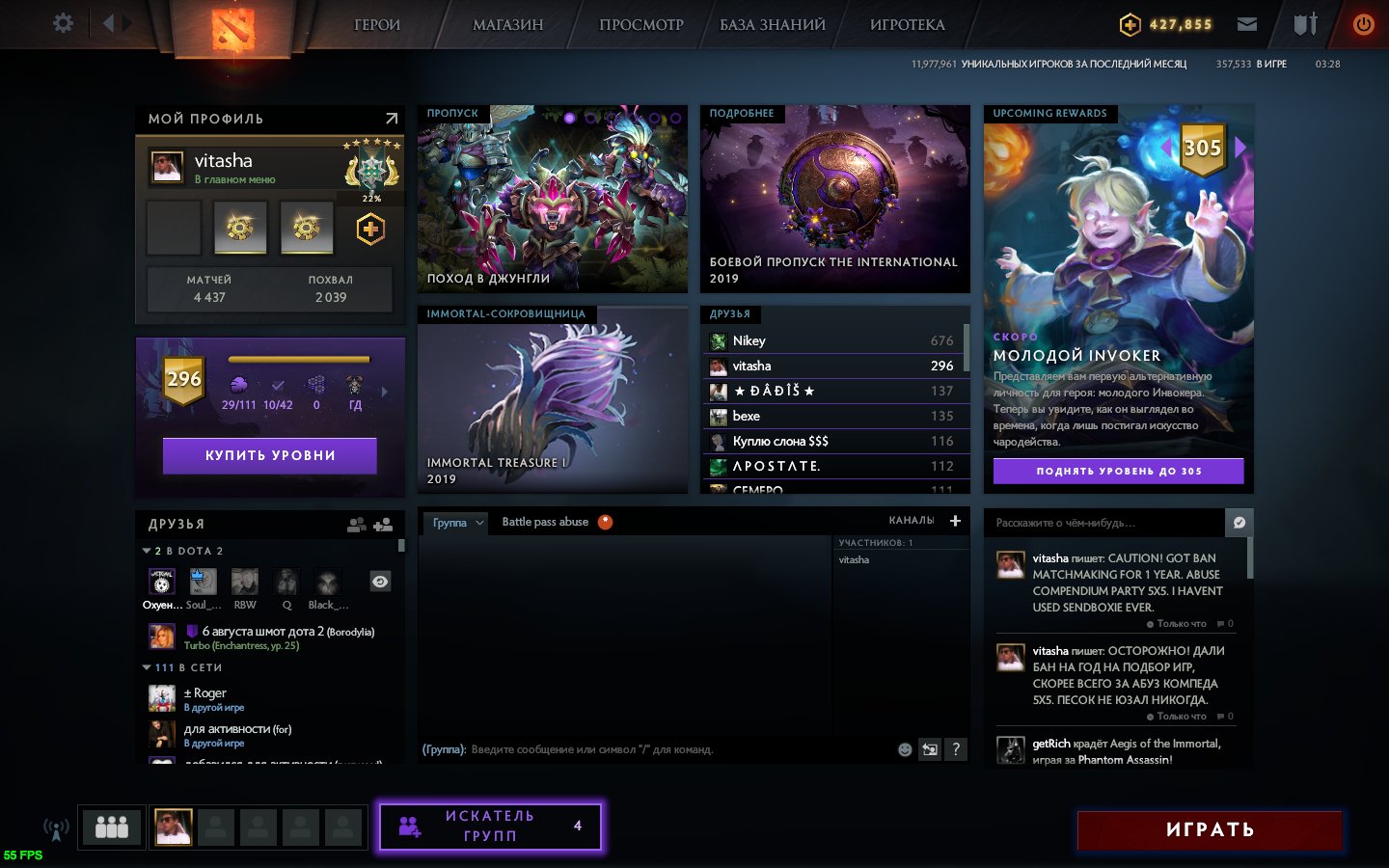Start matchmaking with the ИГРАТЬ button
Viewport: 1389px width, 868px height.
tap(1210, 829)
